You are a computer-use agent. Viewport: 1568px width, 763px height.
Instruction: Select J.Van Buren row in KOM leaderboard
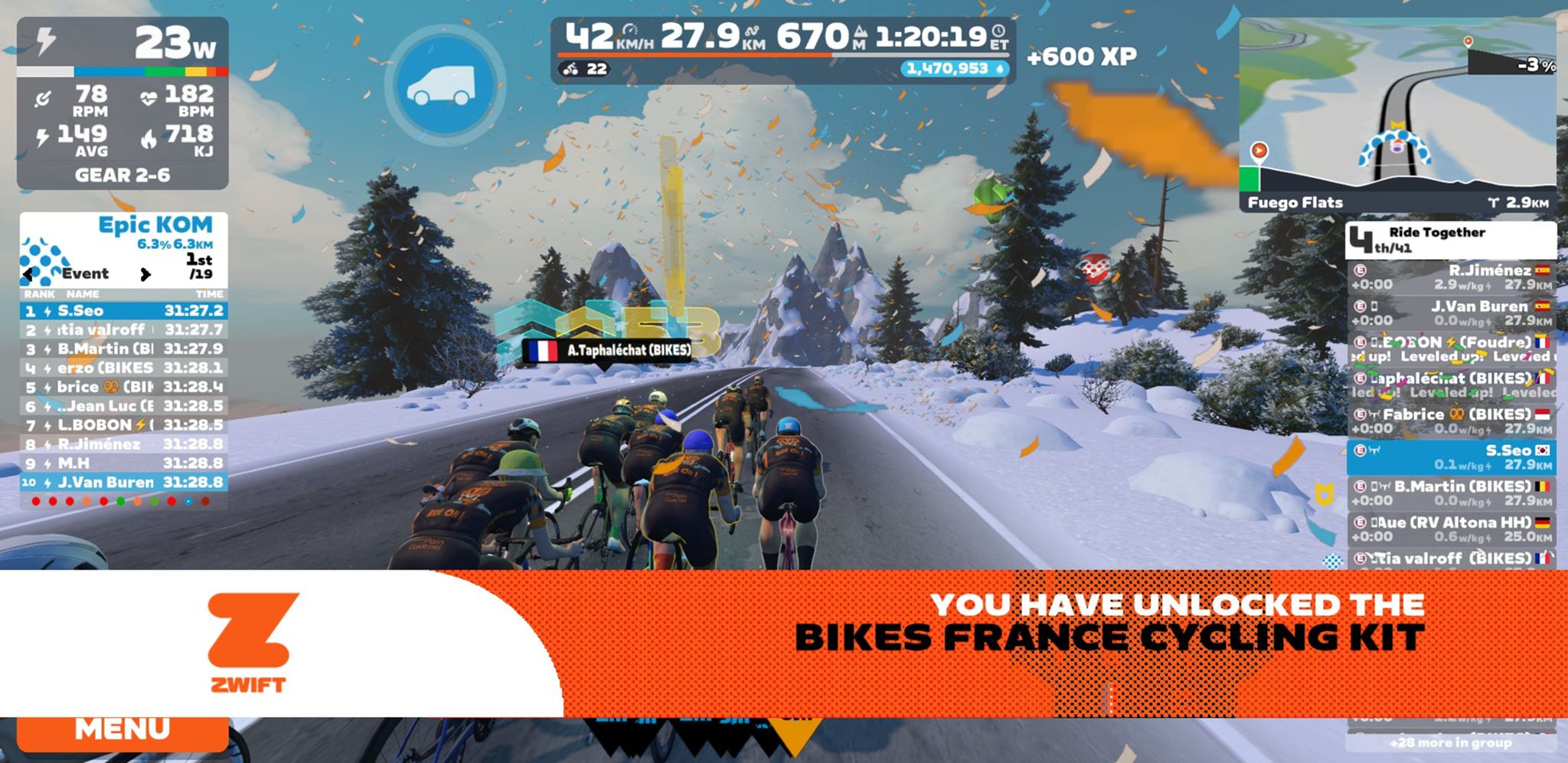123,483
